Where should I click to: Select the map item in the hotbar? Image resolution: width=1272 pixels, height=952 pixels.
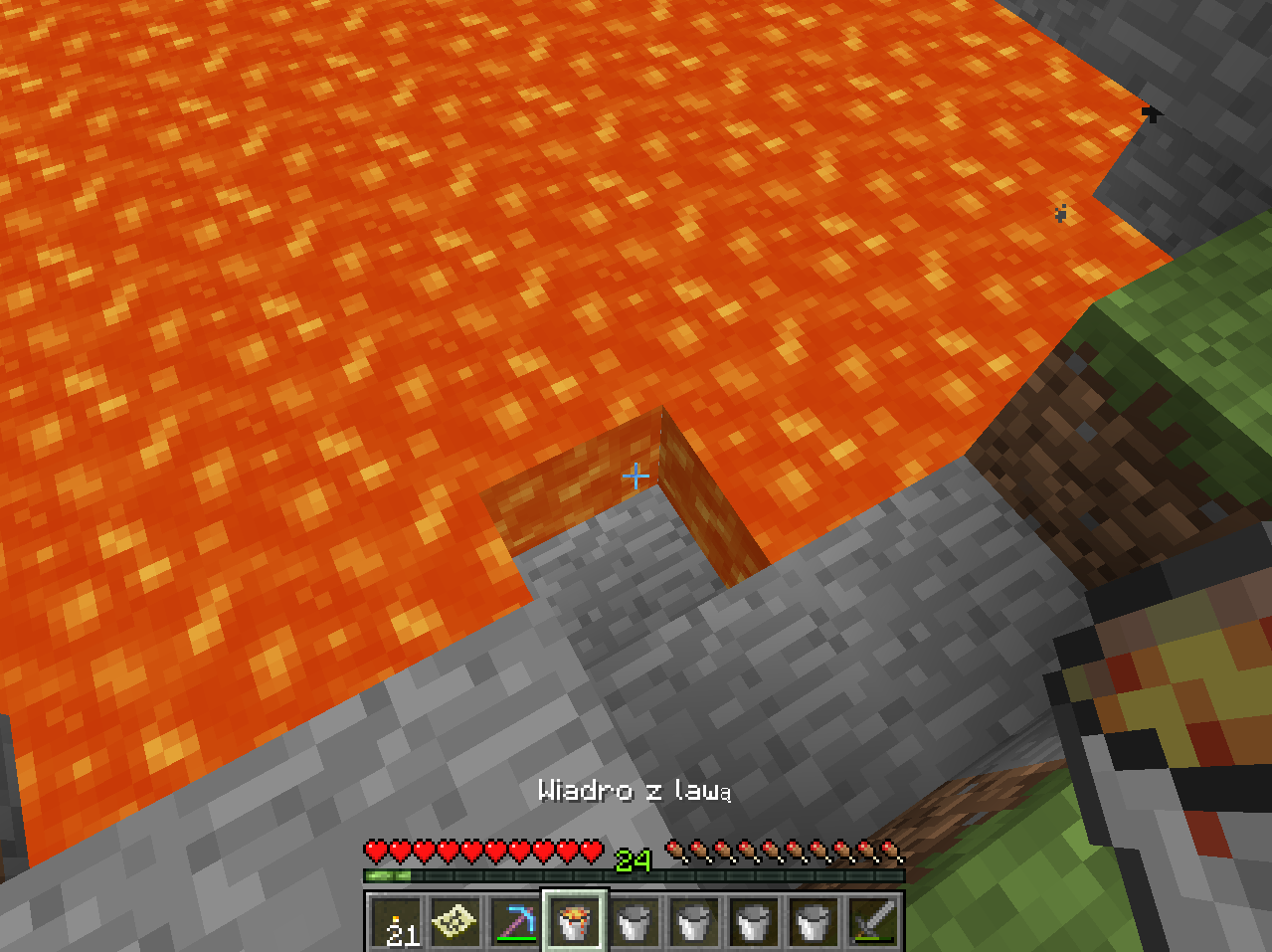tap(456, 922)
